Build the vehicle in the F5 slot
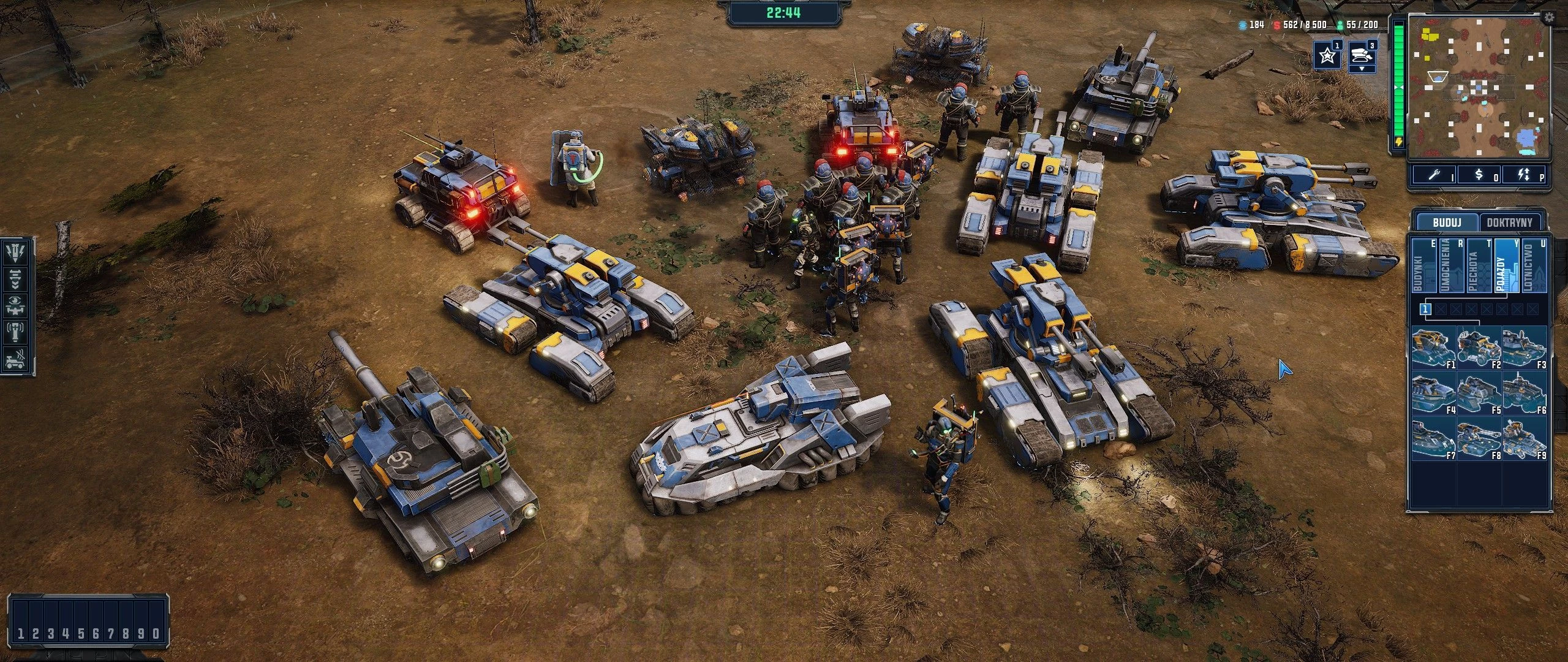Viewport: 1568px width, 662px height. (1479, 394)
